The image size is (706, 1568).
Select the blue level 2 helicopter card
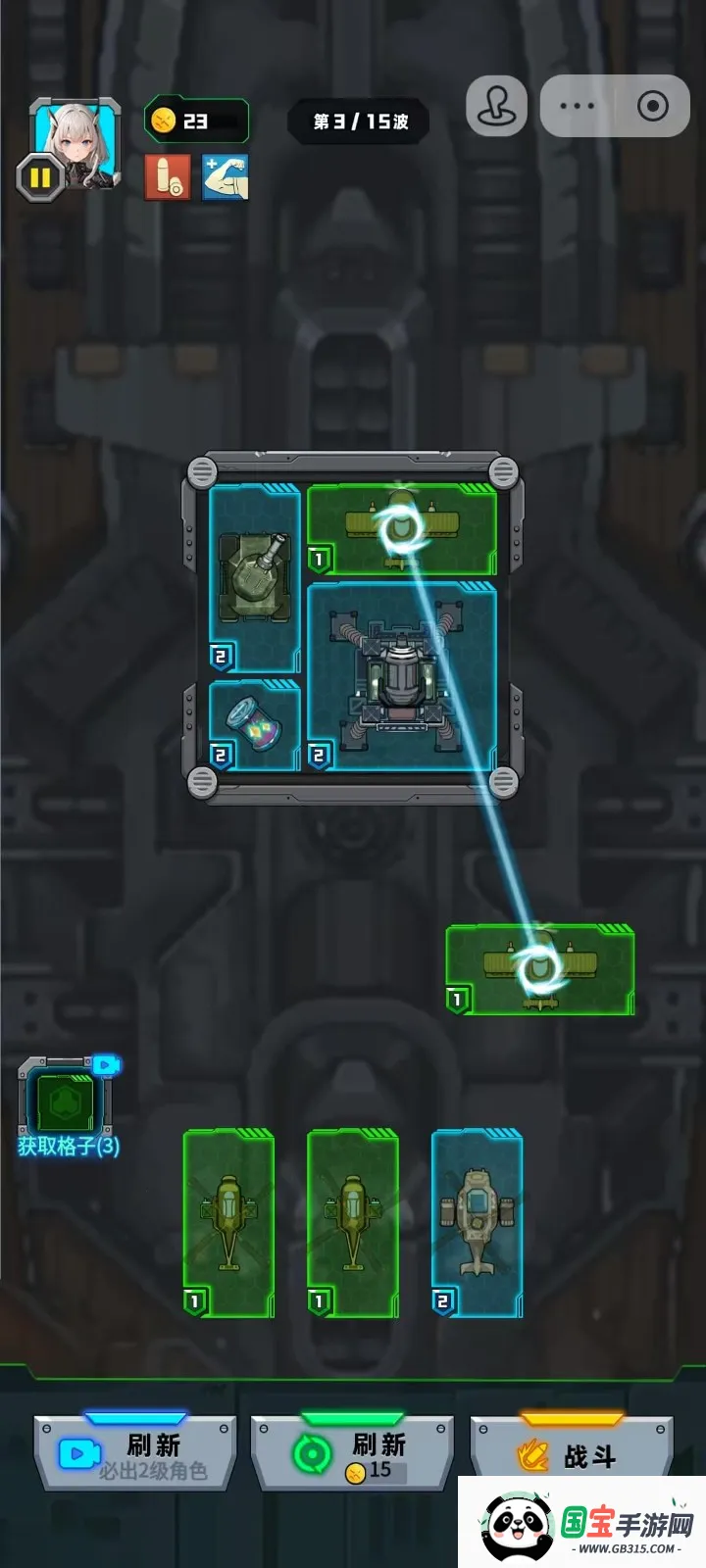pyautogui.click(x=478, y=1223)
